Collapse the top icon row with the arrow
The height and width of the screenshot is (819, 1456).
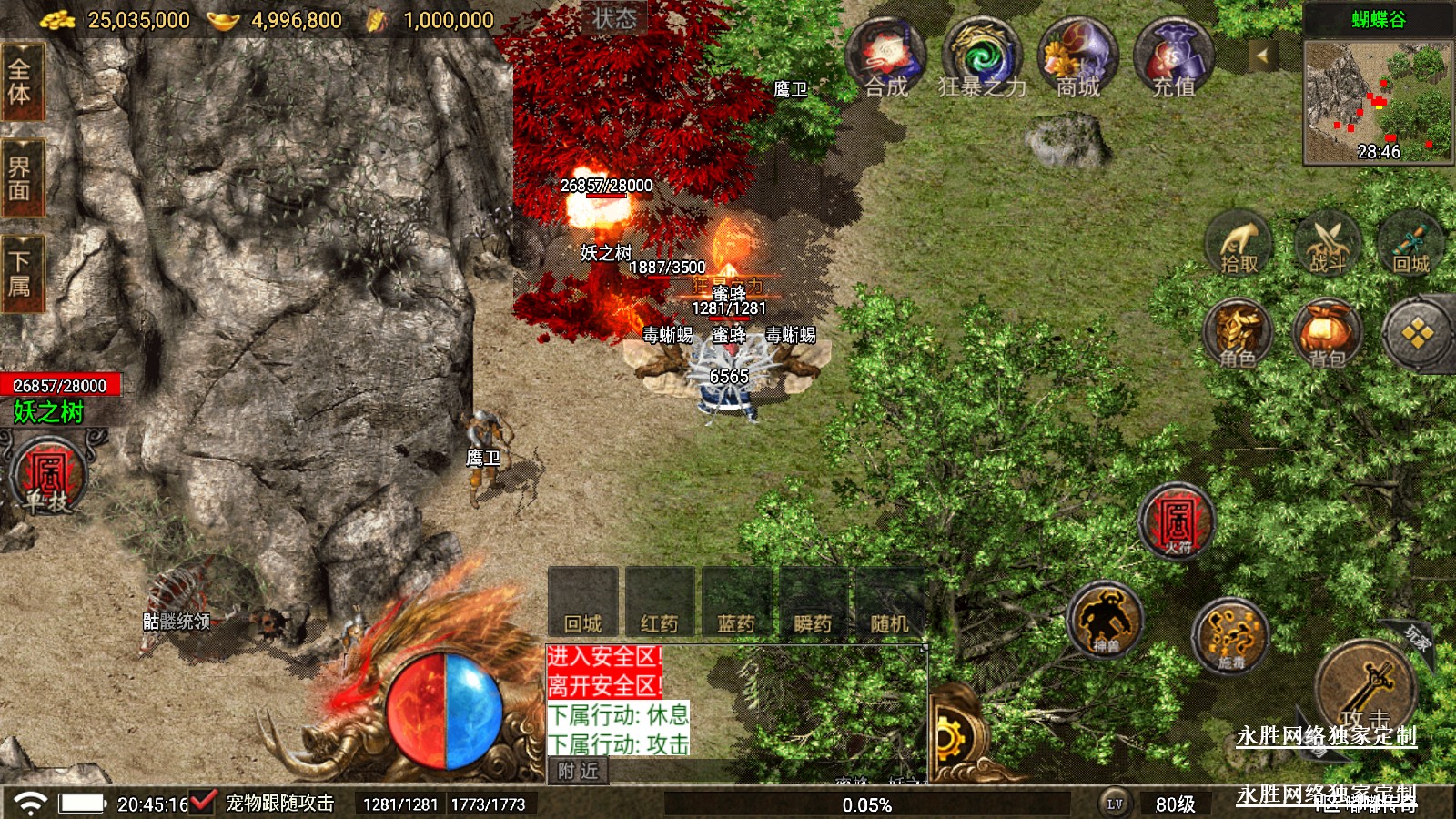coord(1262,56)
